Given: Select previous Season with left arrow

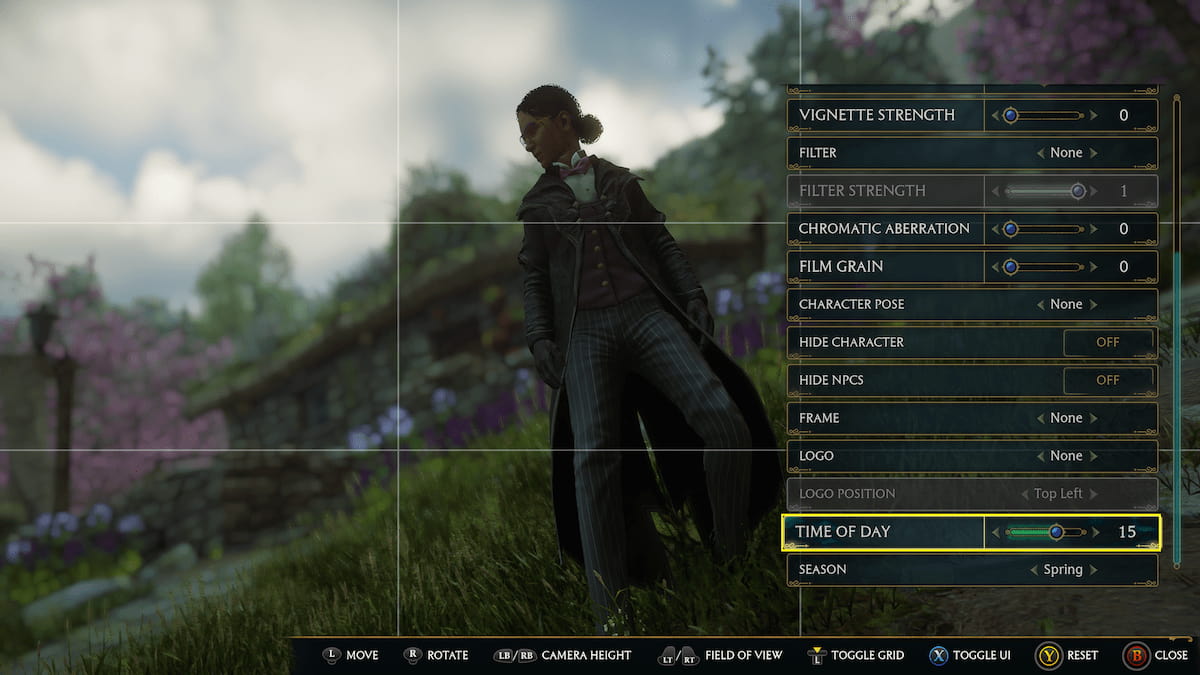Looking at the screenshot, I should pos(1033,570).
